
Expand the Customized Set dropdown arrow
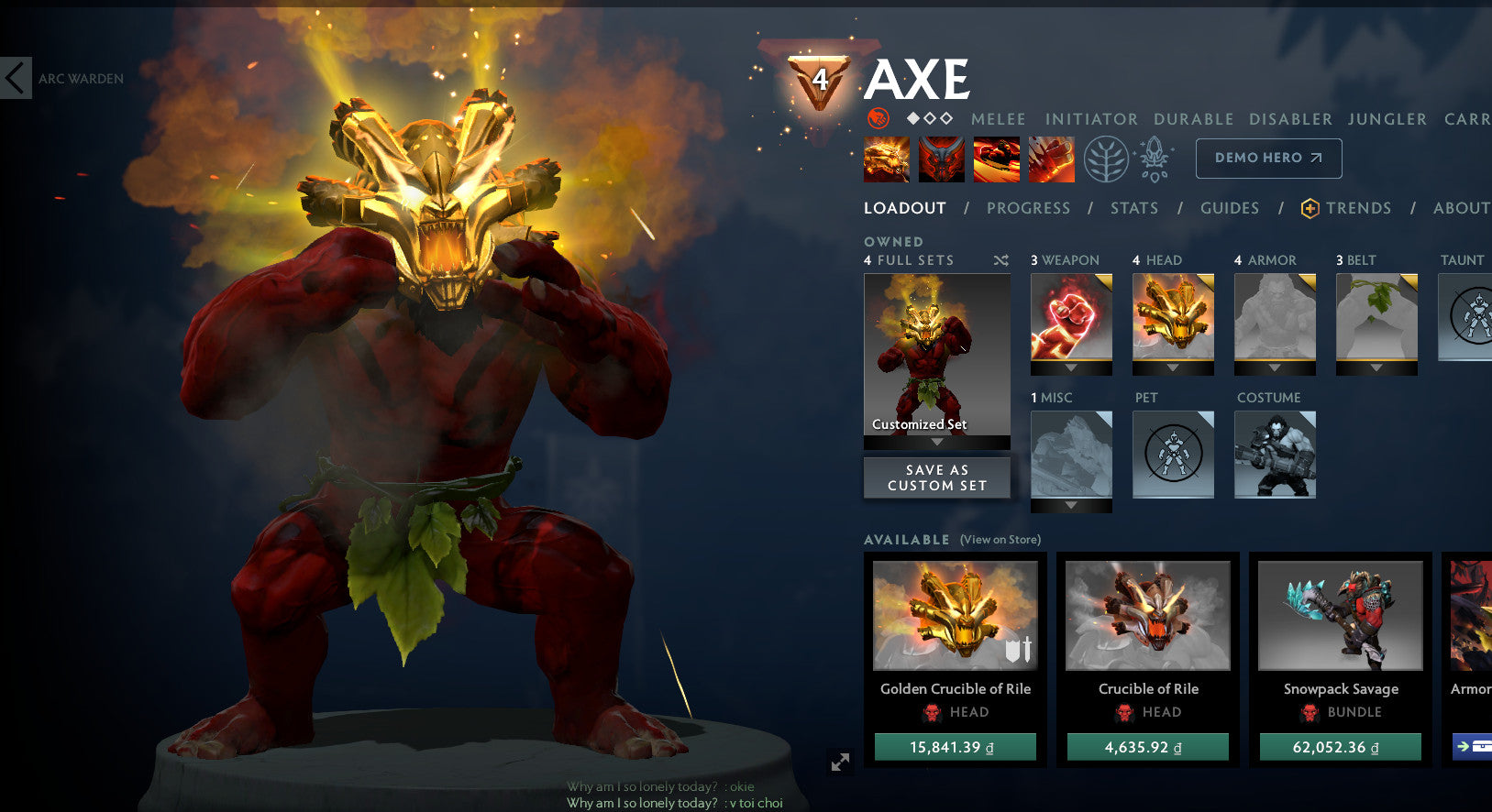pos(936,441)
